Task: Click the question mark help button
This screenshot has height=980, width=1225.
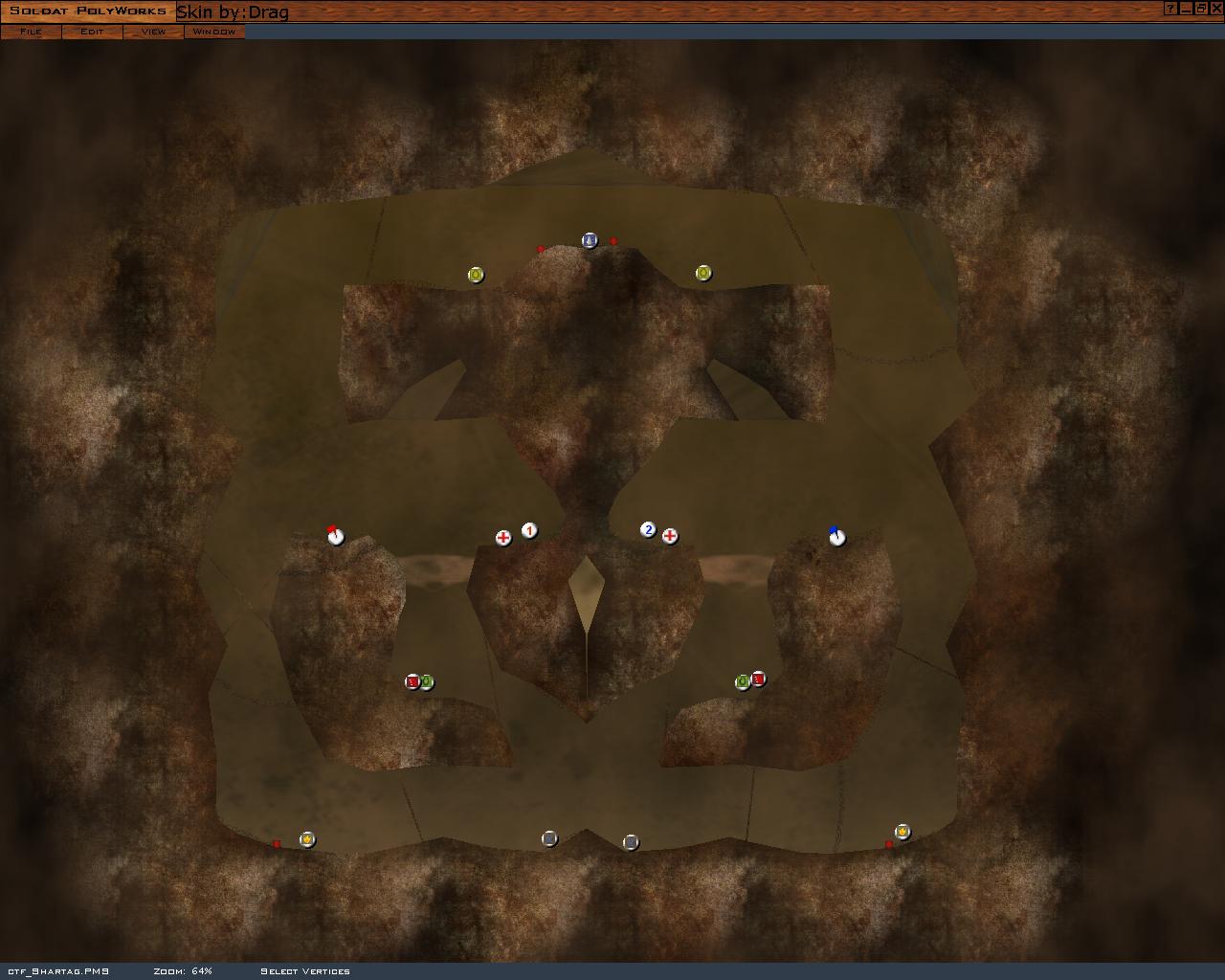Action: (x=1170, y=9)
